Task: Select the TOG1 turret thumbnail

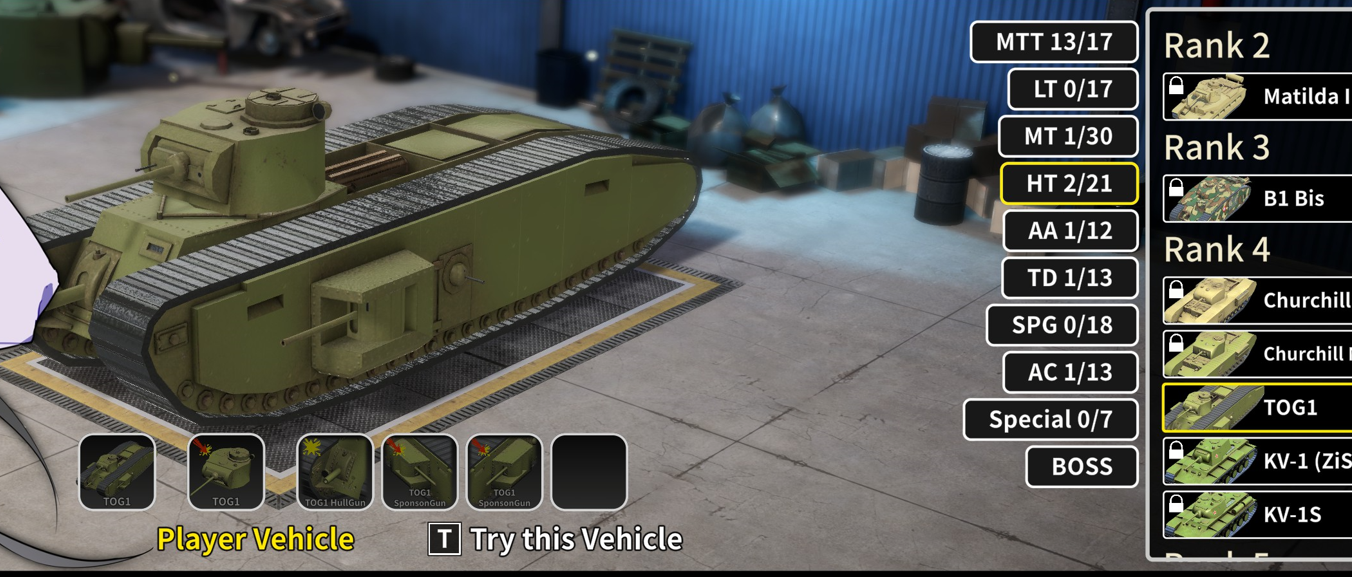Action: (x=226, y=472)
